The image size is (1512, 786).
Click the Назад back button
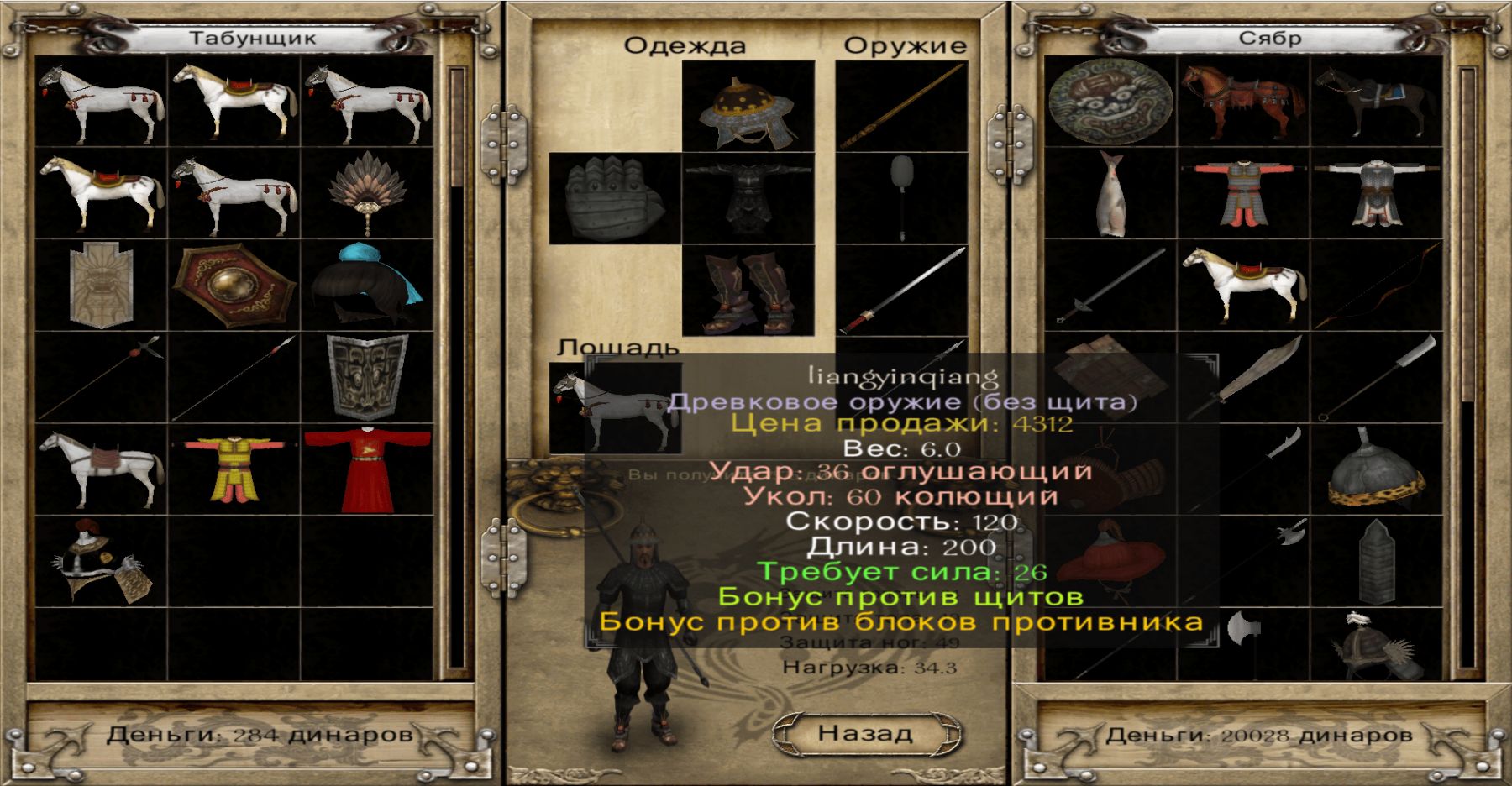pyautogui.click(x=865, y=733)
